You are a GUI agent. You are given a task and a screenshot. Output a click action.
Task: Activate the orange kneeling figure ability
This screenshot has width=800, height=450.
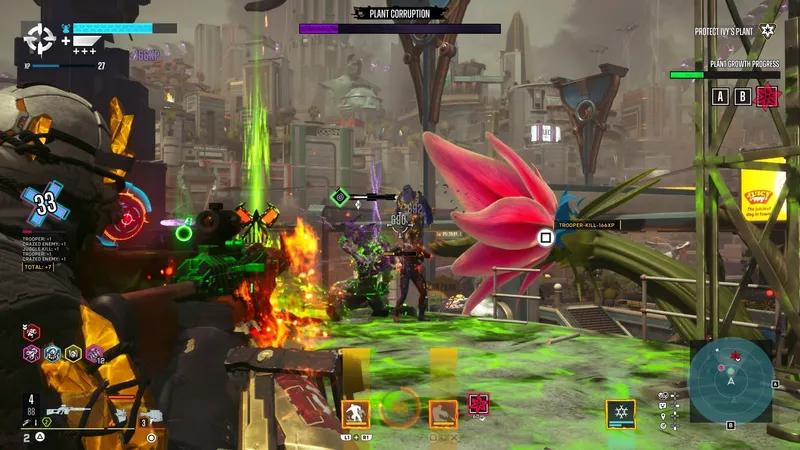pyautogui.click(x=355, y=413)
